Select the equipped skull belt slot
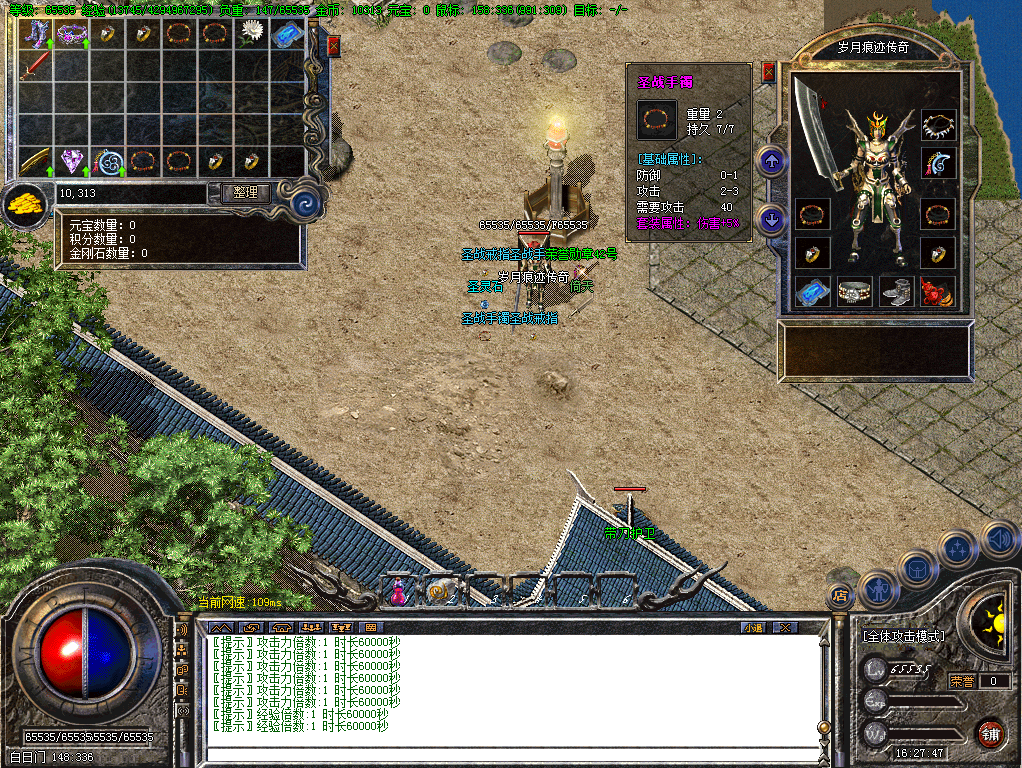This screenshot has width=1022, height=768. 853,292
